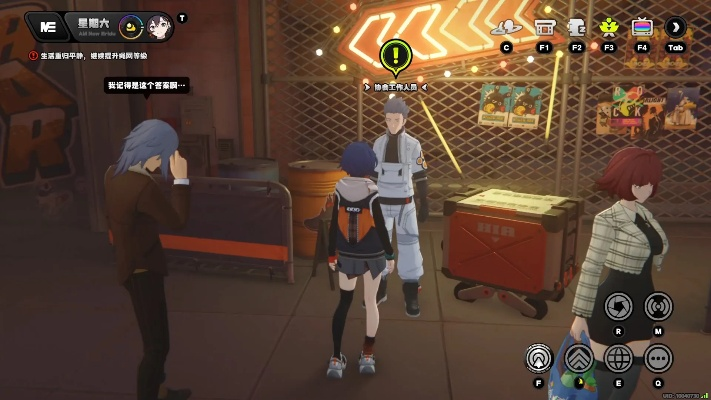The image size is (711, 400).
Task: Open the sleeping head icon
Action: pos(576,27)
